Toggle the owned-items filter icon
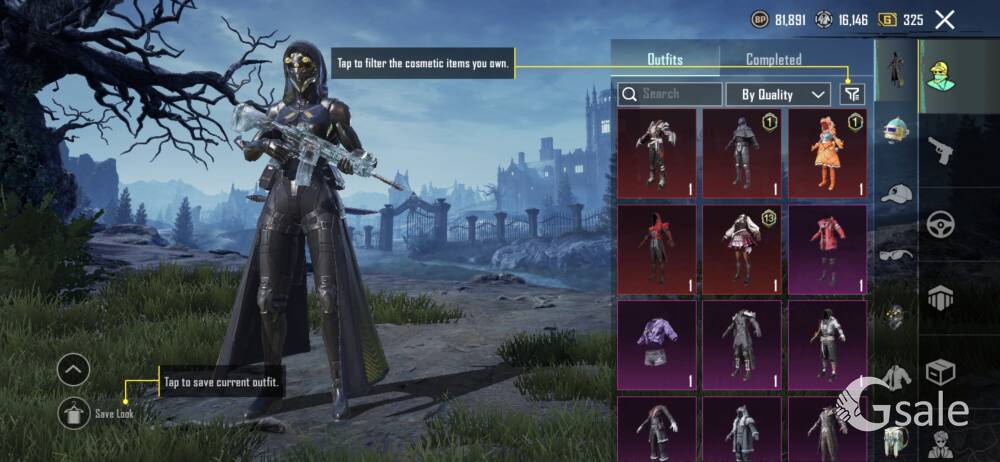Screen dimensions: 1000x462 pyautogui.click(x=851, y=94)
